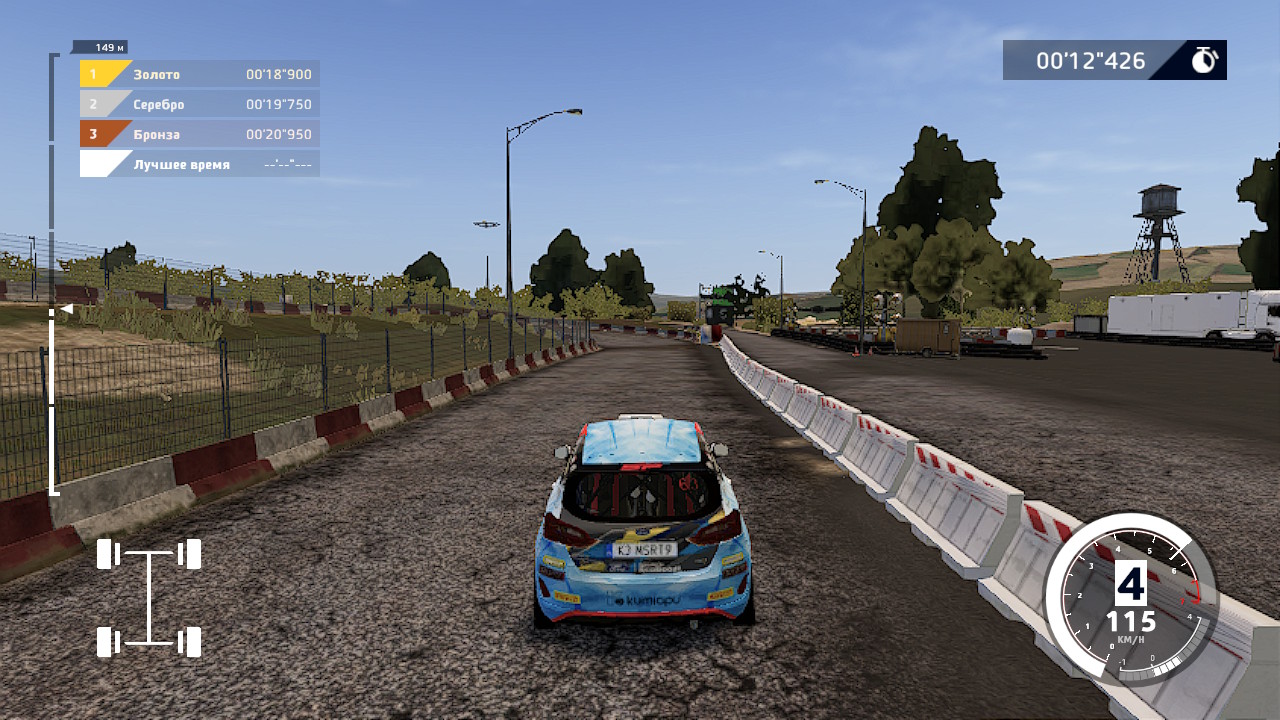Click the stopwatch icon beside the timer
Viewport: 1280px width, 720px height.
[1204, 60]
